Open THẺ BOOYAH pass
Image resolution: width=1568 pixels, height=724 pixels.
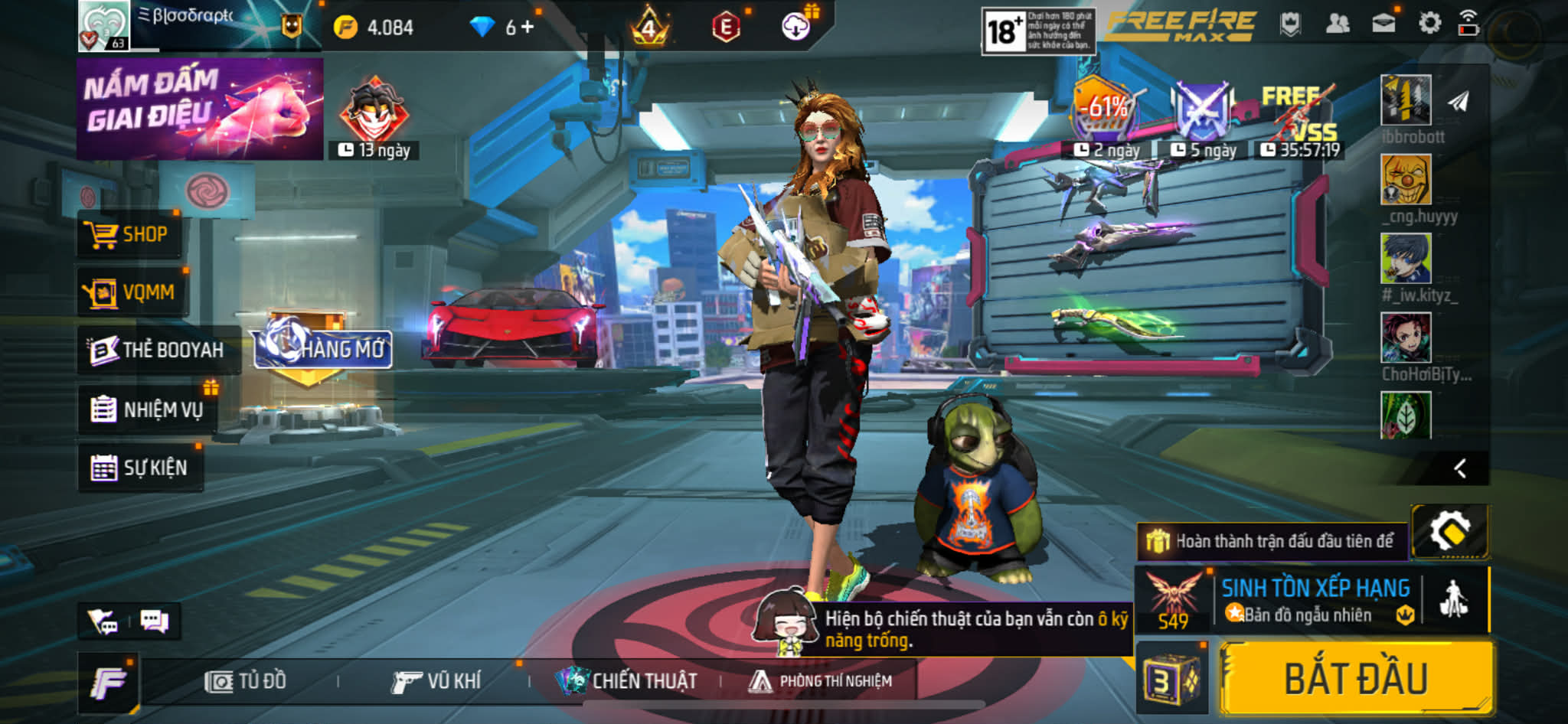(x=158, y=350)
